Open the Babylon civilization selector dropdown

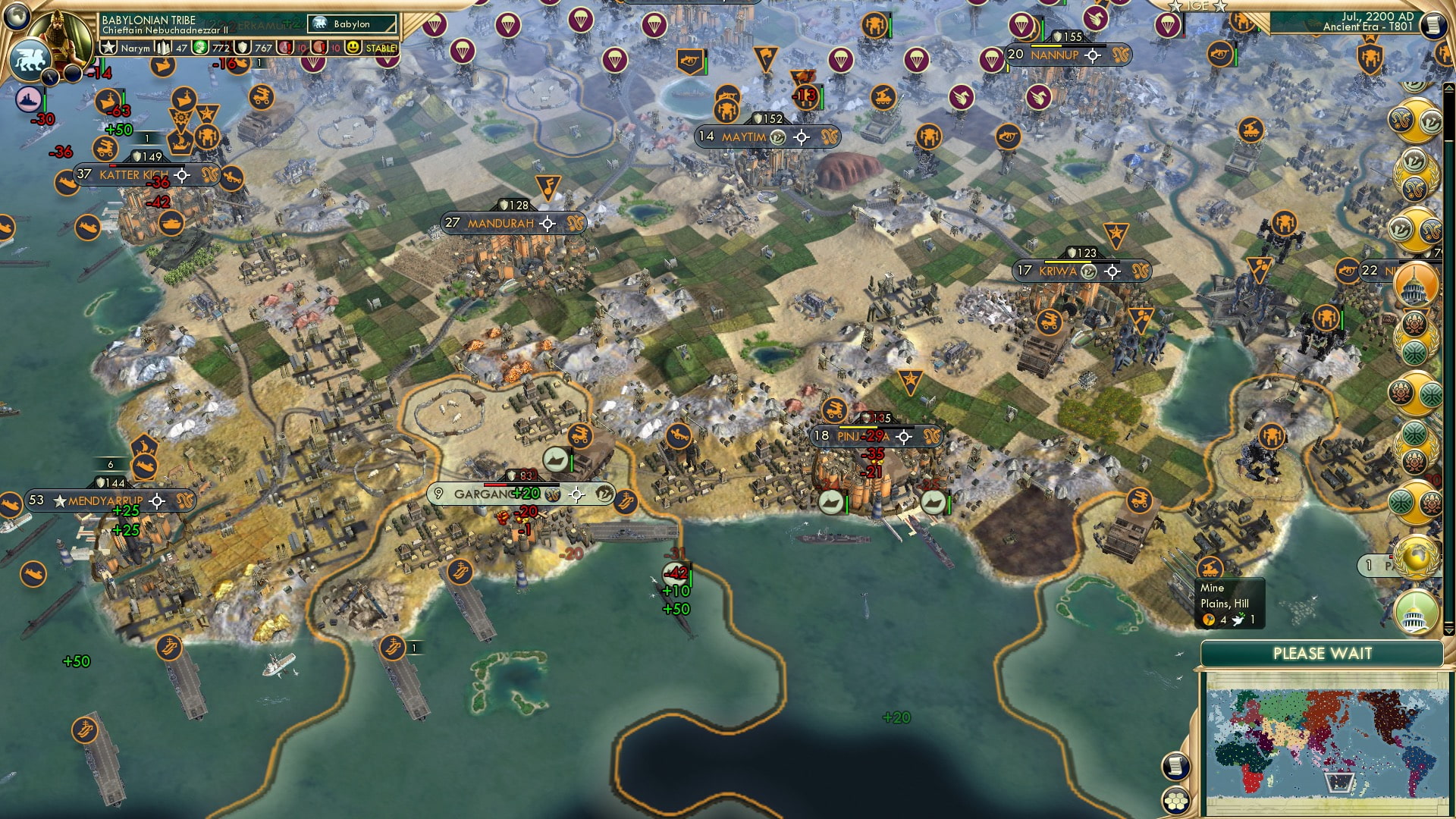(x=352, y=24)
